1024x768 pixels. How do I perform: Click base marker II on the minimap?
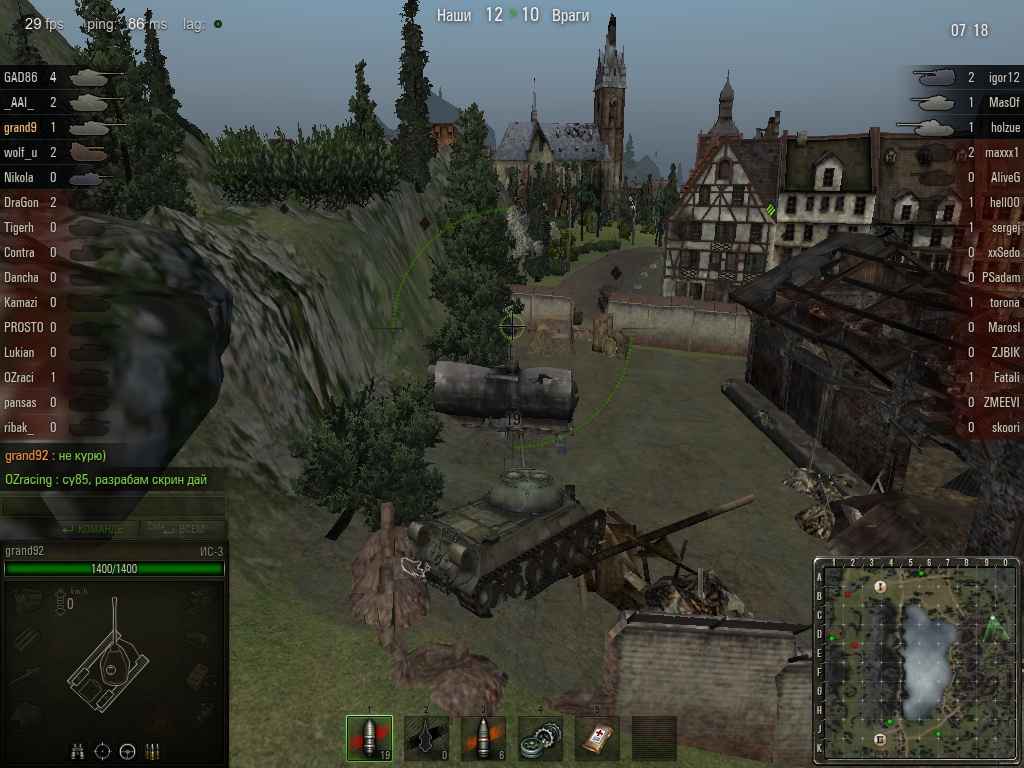tap(880, 739)
